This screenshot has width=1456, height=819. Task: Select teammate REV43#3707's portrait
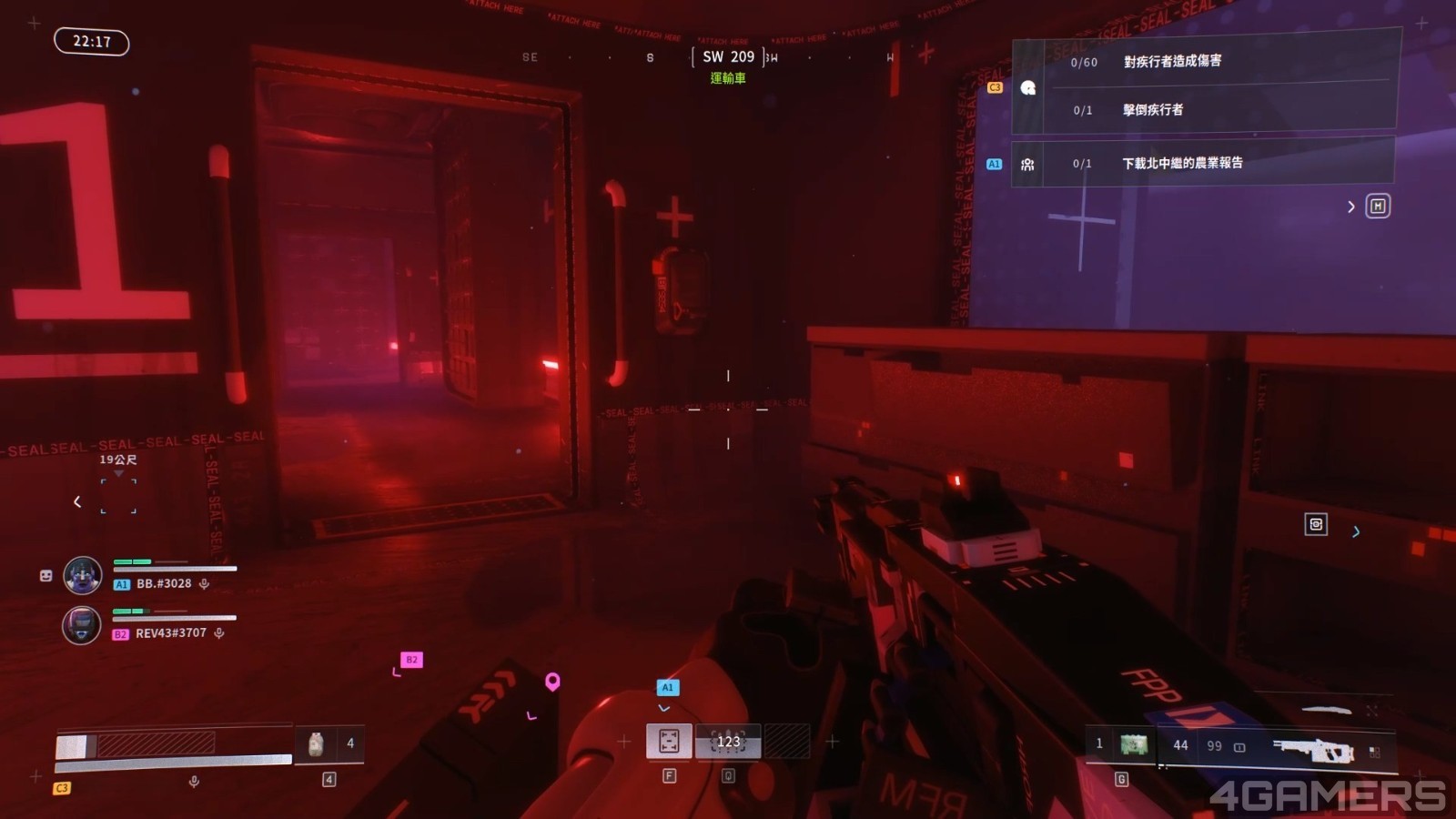coord(81,626)
